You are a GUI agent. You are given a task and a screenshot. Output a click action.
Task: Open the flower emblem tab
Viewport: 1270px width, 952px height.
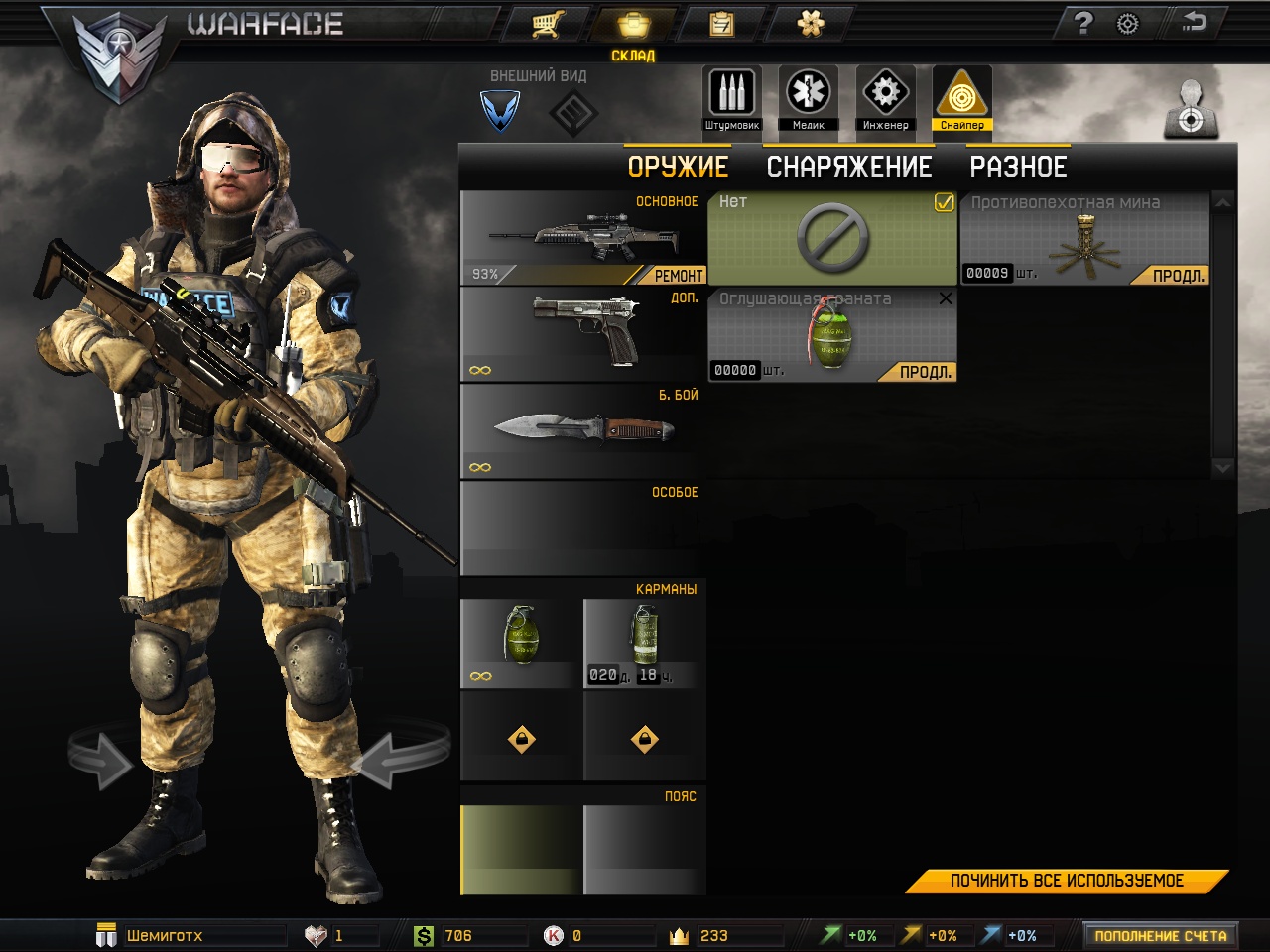[x=811, y=24]
